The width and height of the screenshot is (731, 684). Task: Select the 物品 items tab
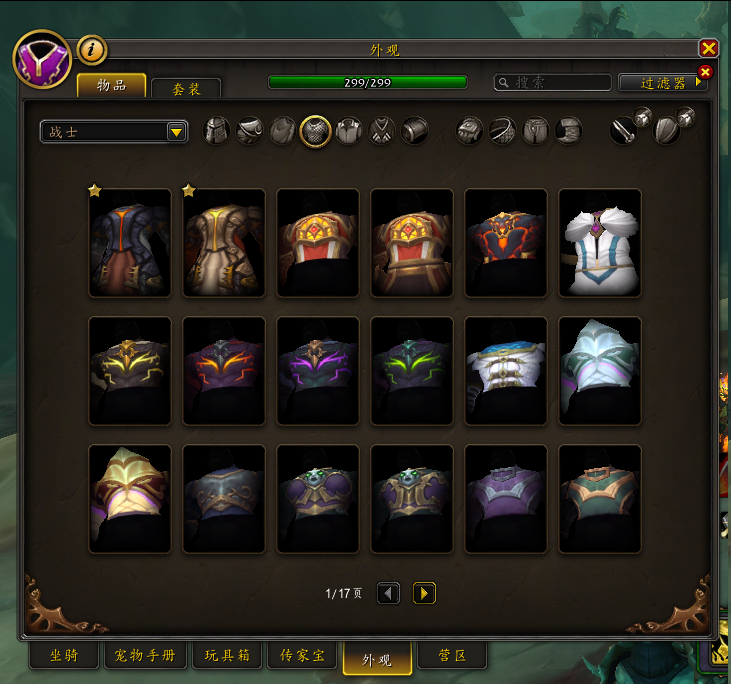111,86
